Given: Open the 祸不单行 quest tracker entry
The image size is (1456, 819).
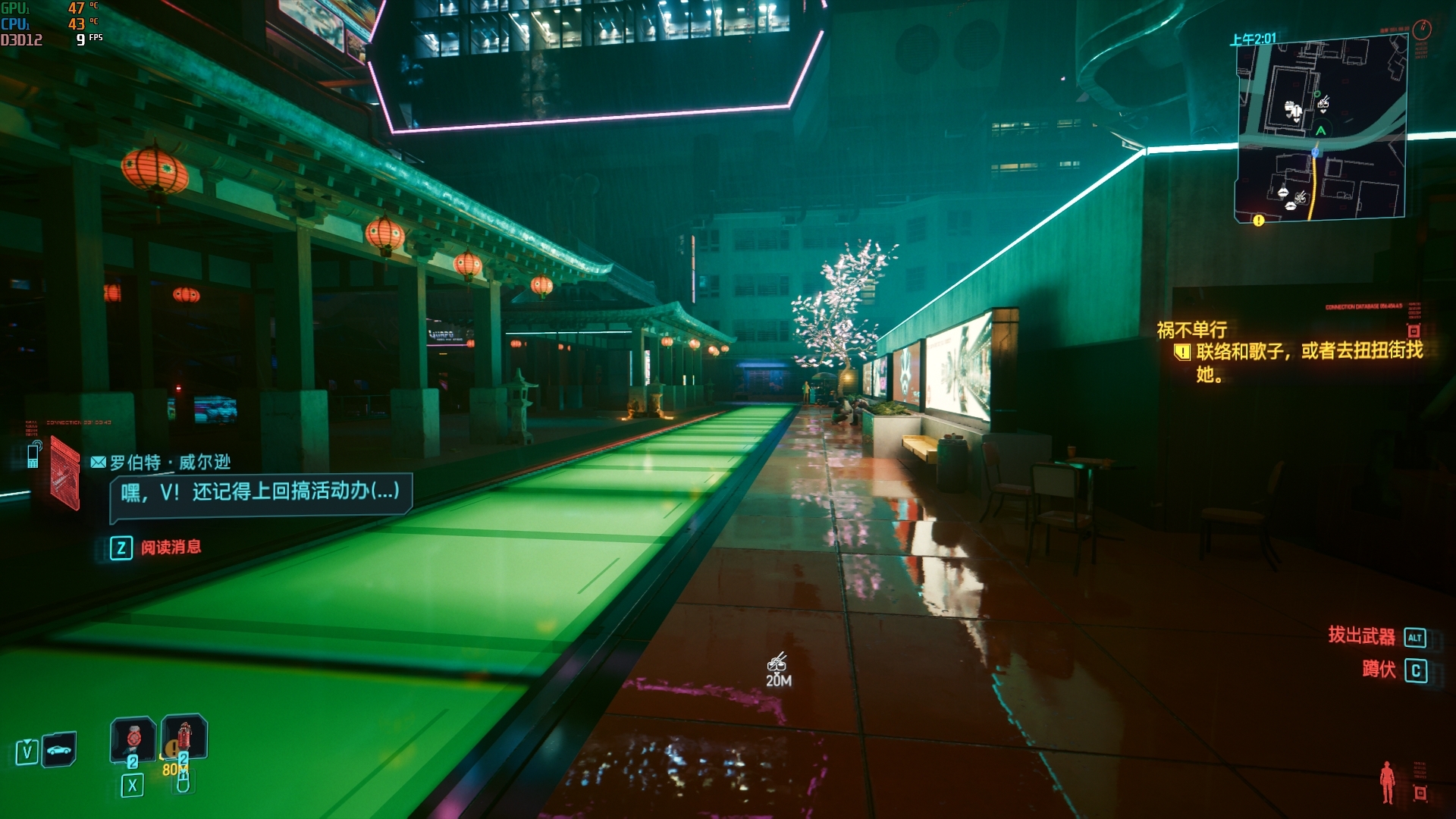Looking at the screenshot, I should click(1191, 330).
